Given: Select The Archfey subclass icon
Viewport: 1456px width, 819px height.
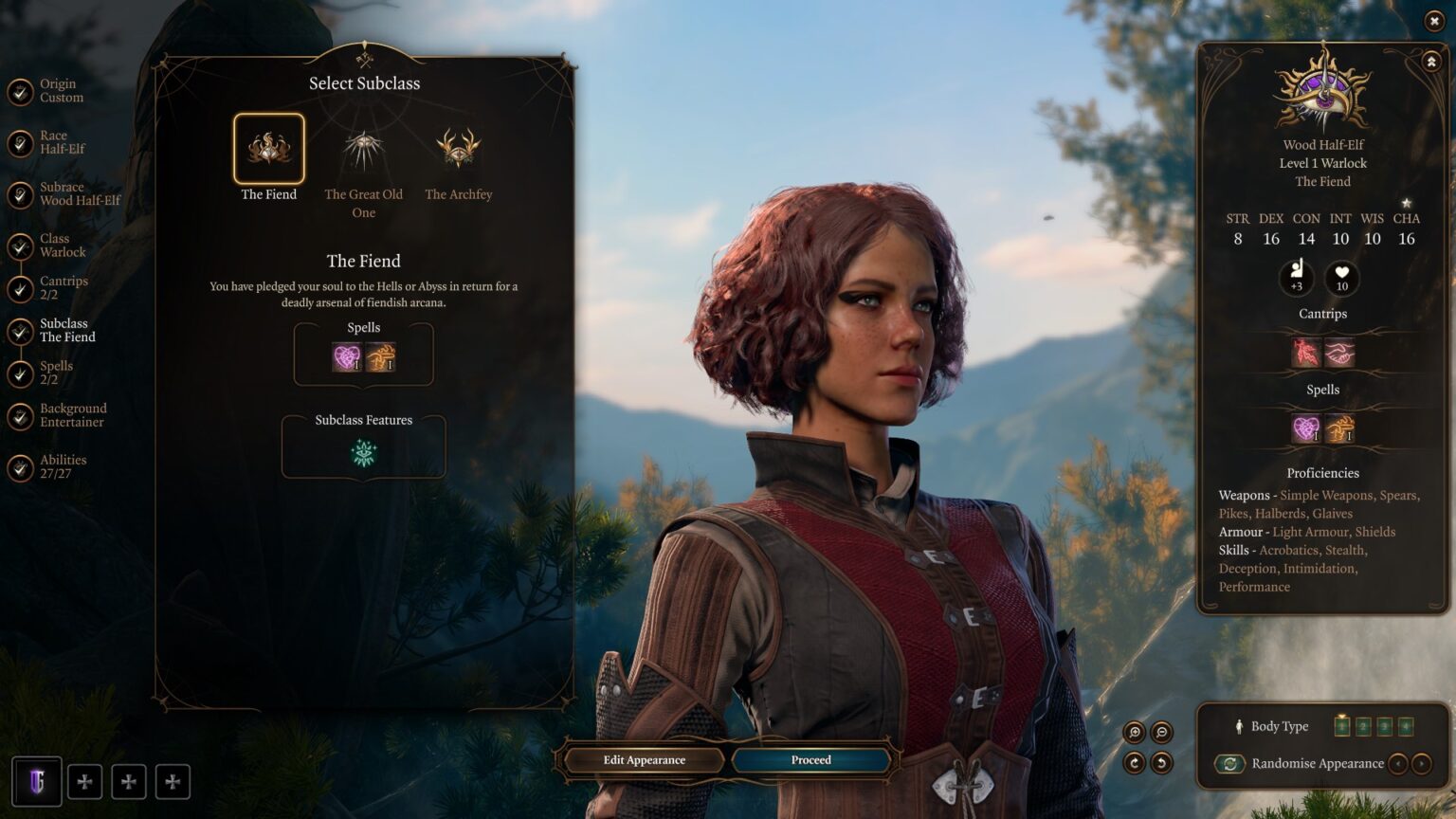Looking at the screenshot, I should (459, 147).
